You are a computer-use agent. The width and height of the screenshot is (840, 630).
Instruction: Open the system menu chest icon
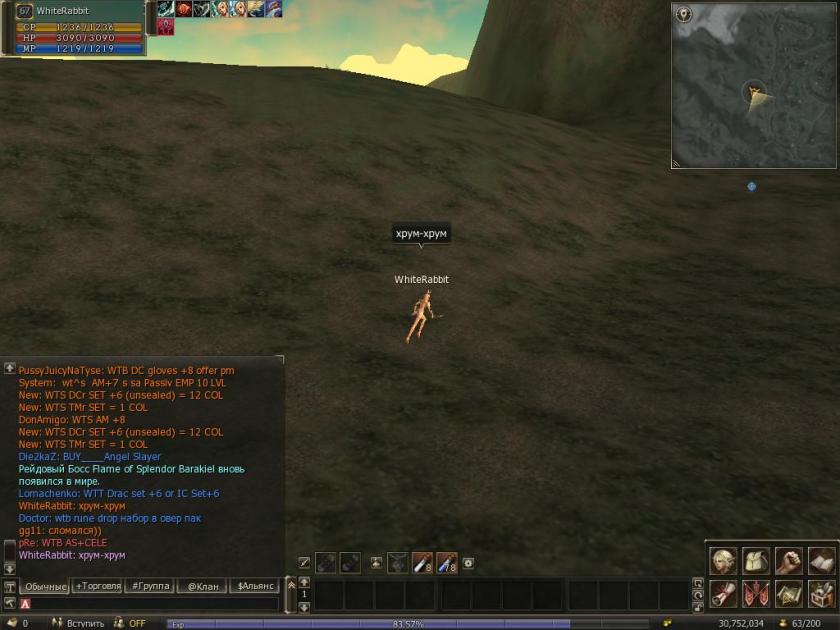[x=821, y=594]
